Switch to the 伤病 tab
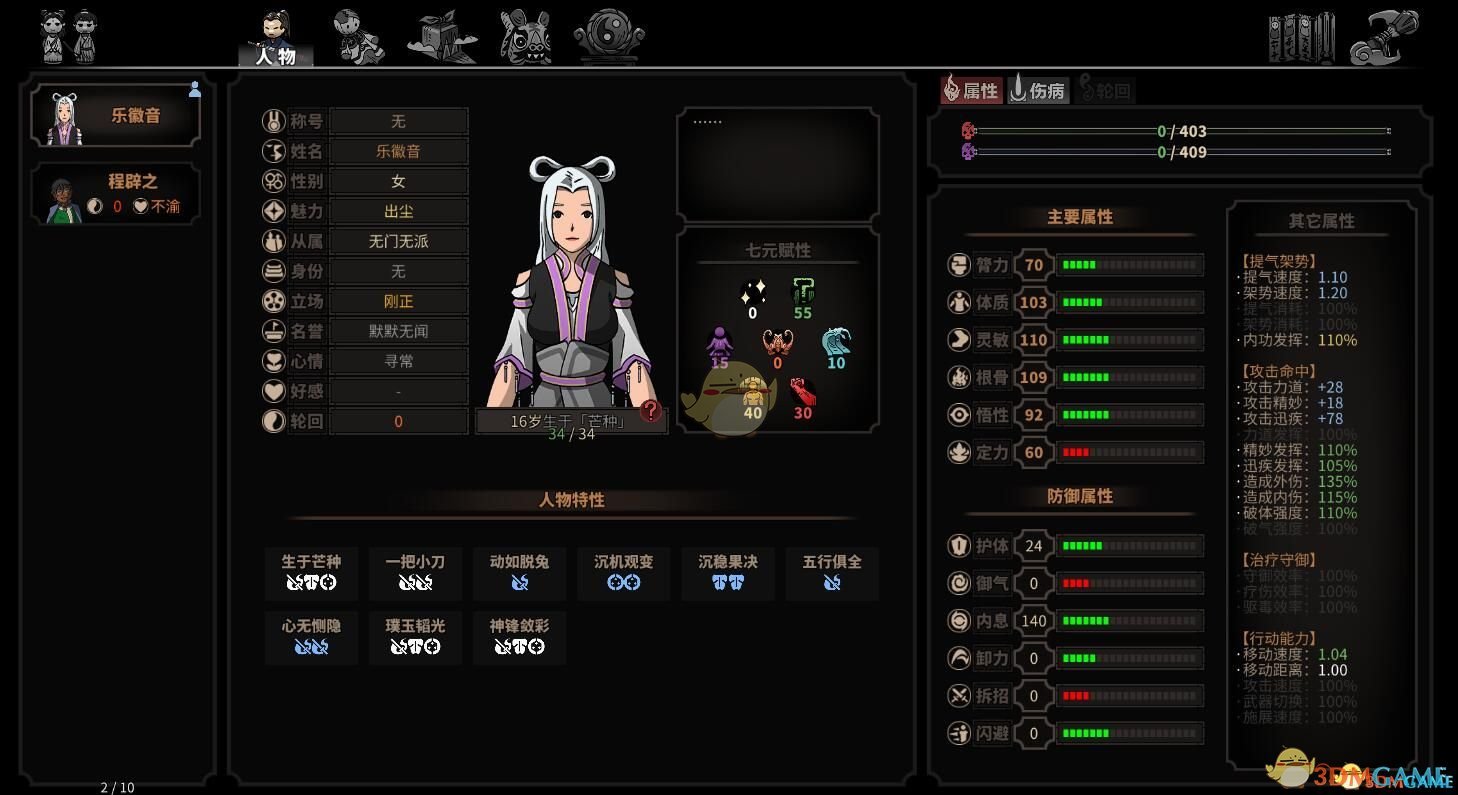This screenshot has width=1458, height=795. click(1037, 90)
